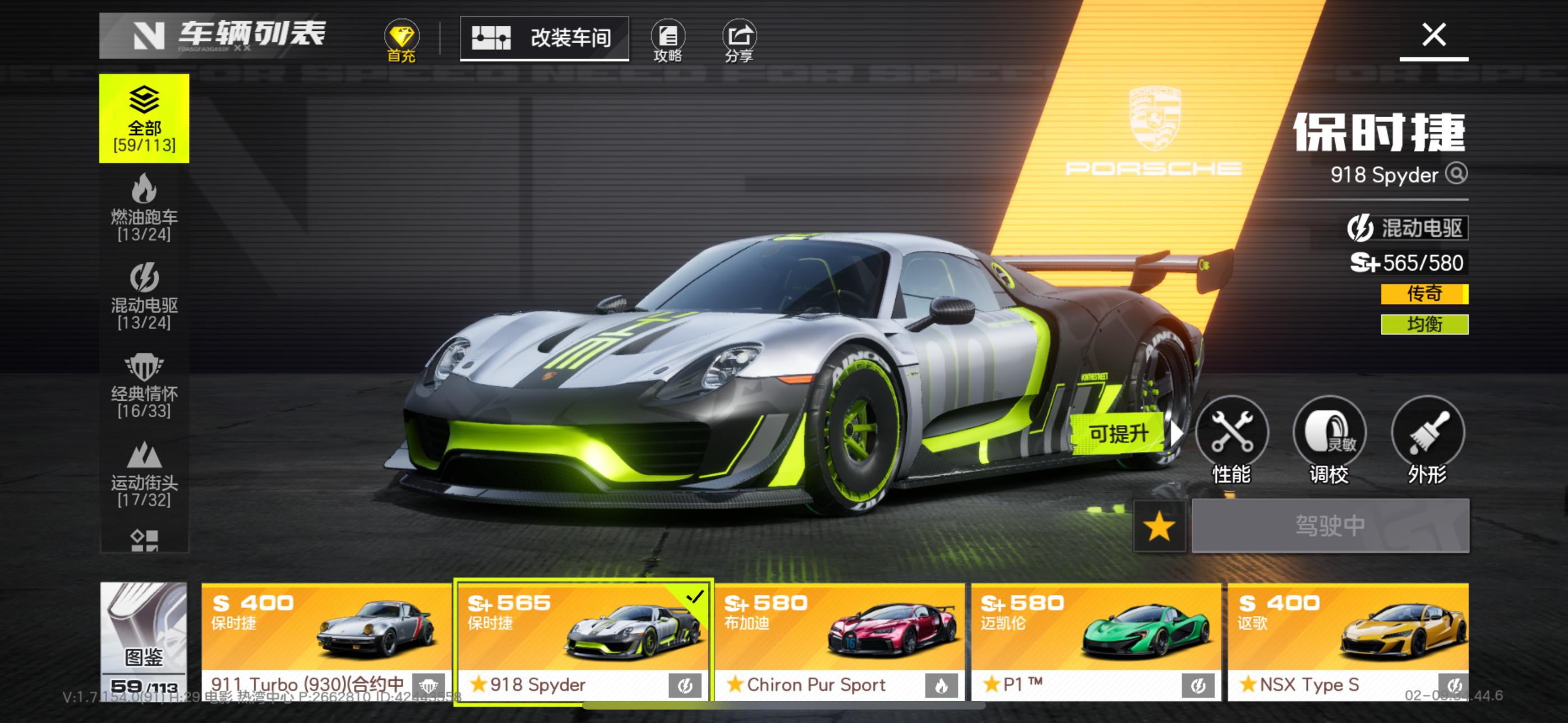Image resolution: width=1568 pixels, height=723 pixels.
Task: Select the 911 Turbo (930) car card
Action: point(326,641)
